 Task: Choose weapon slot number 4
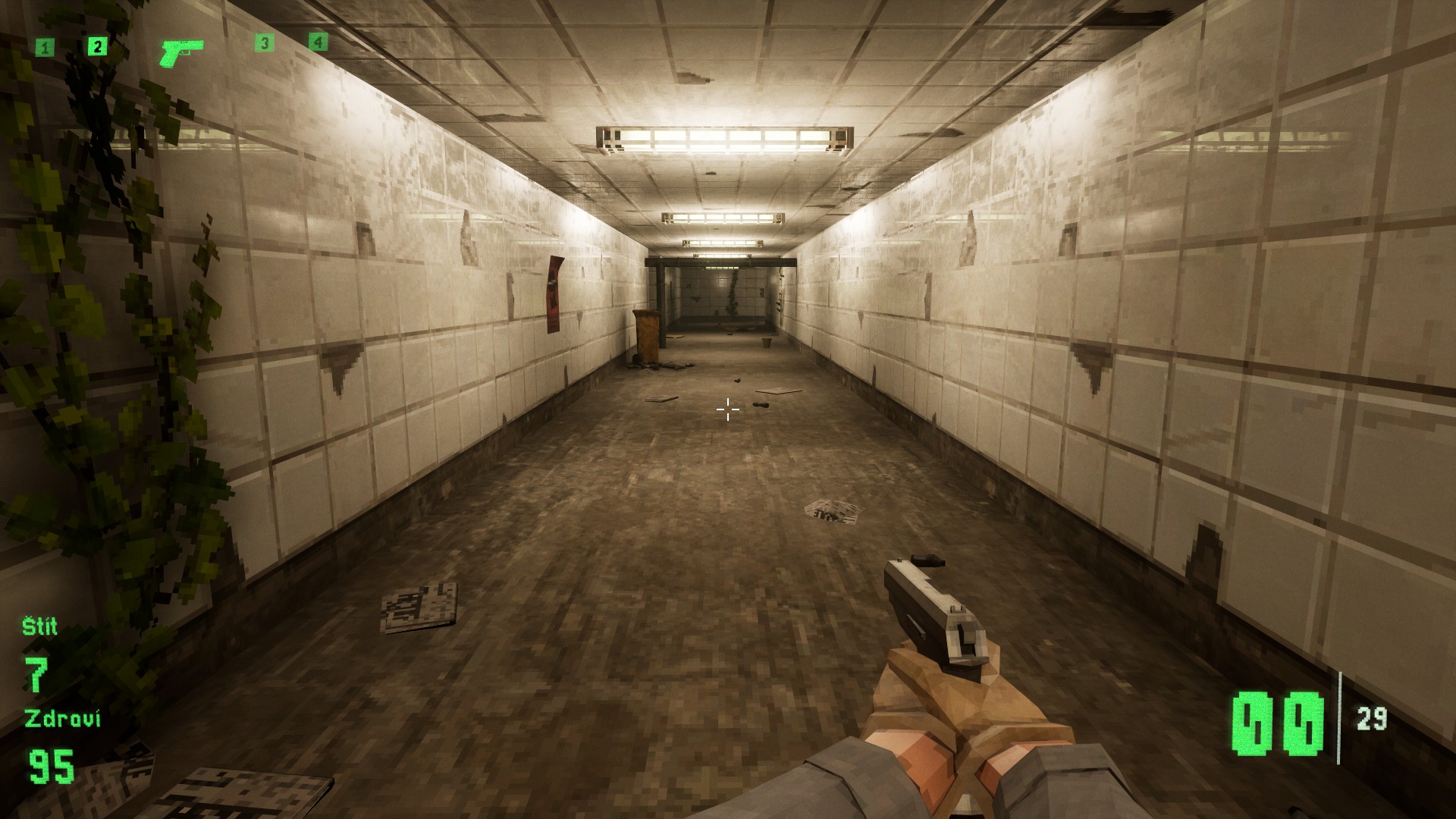(x=318, y=42)
